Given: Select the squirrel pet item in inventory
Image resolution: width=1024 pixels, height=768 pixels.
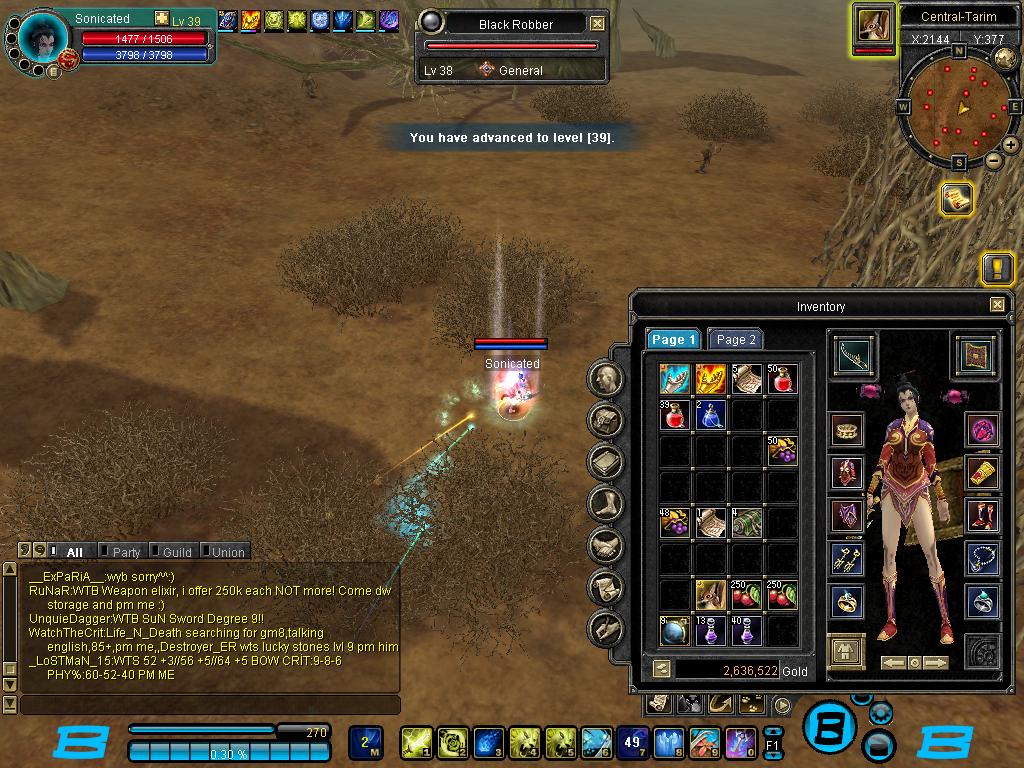Looking at the screenshot, I should [x=711, y=595].
